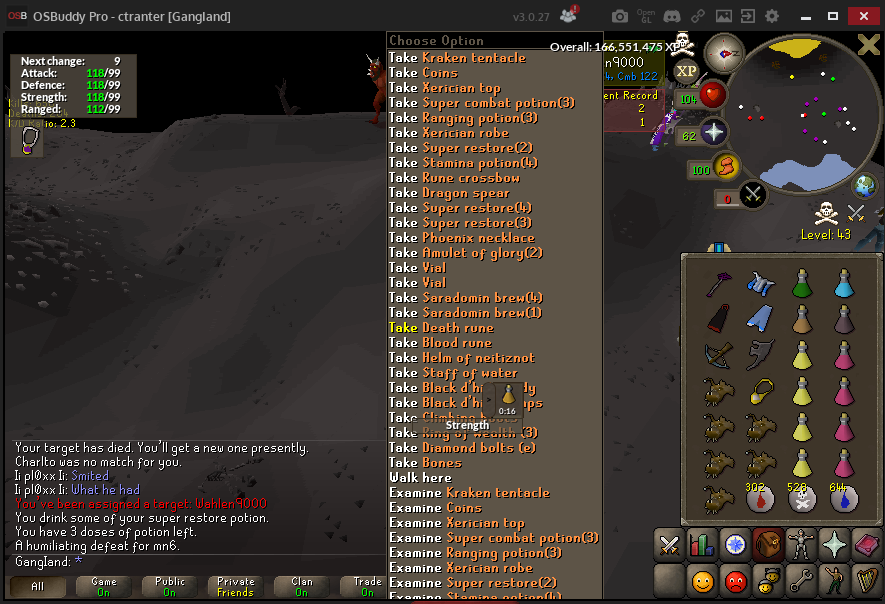Choose the Walk here option
Screen dimensions: 885x604
[x=420, y=478]
